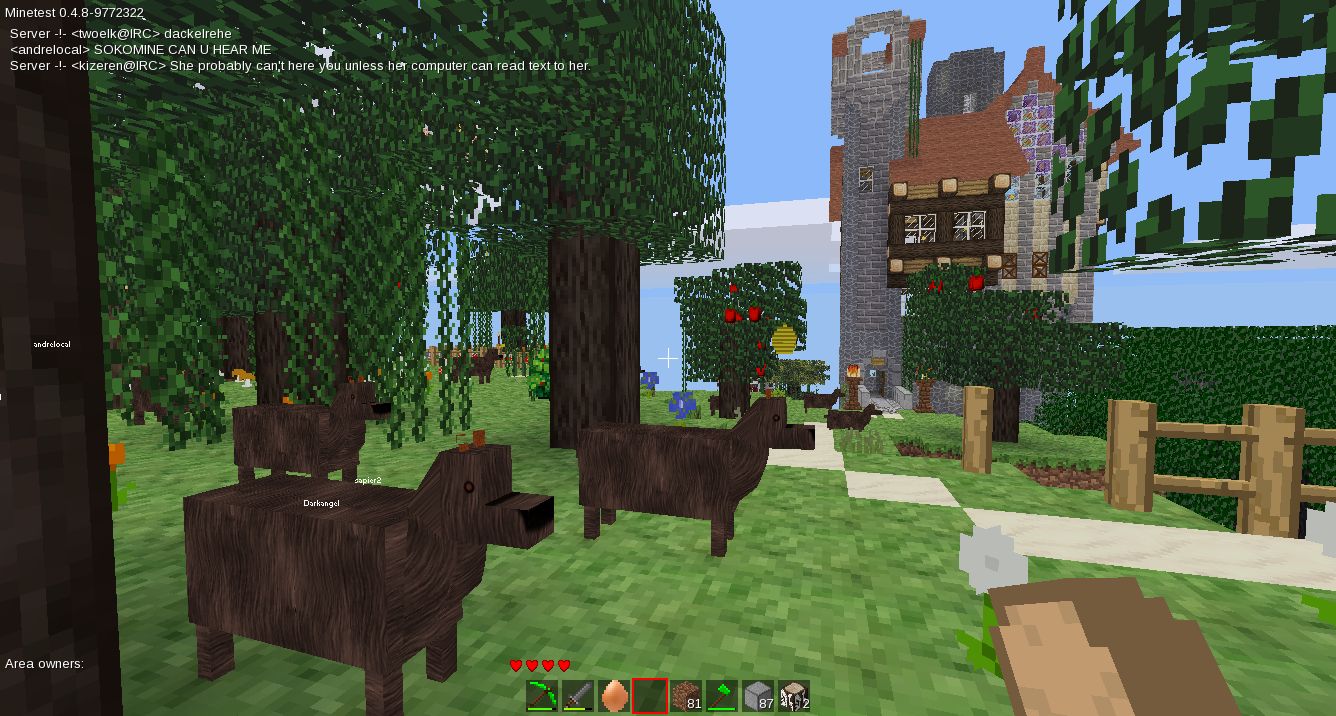The image size is (1336, 716).
Task: Pick the dirt block stack of 81
Action: (686, 695)
